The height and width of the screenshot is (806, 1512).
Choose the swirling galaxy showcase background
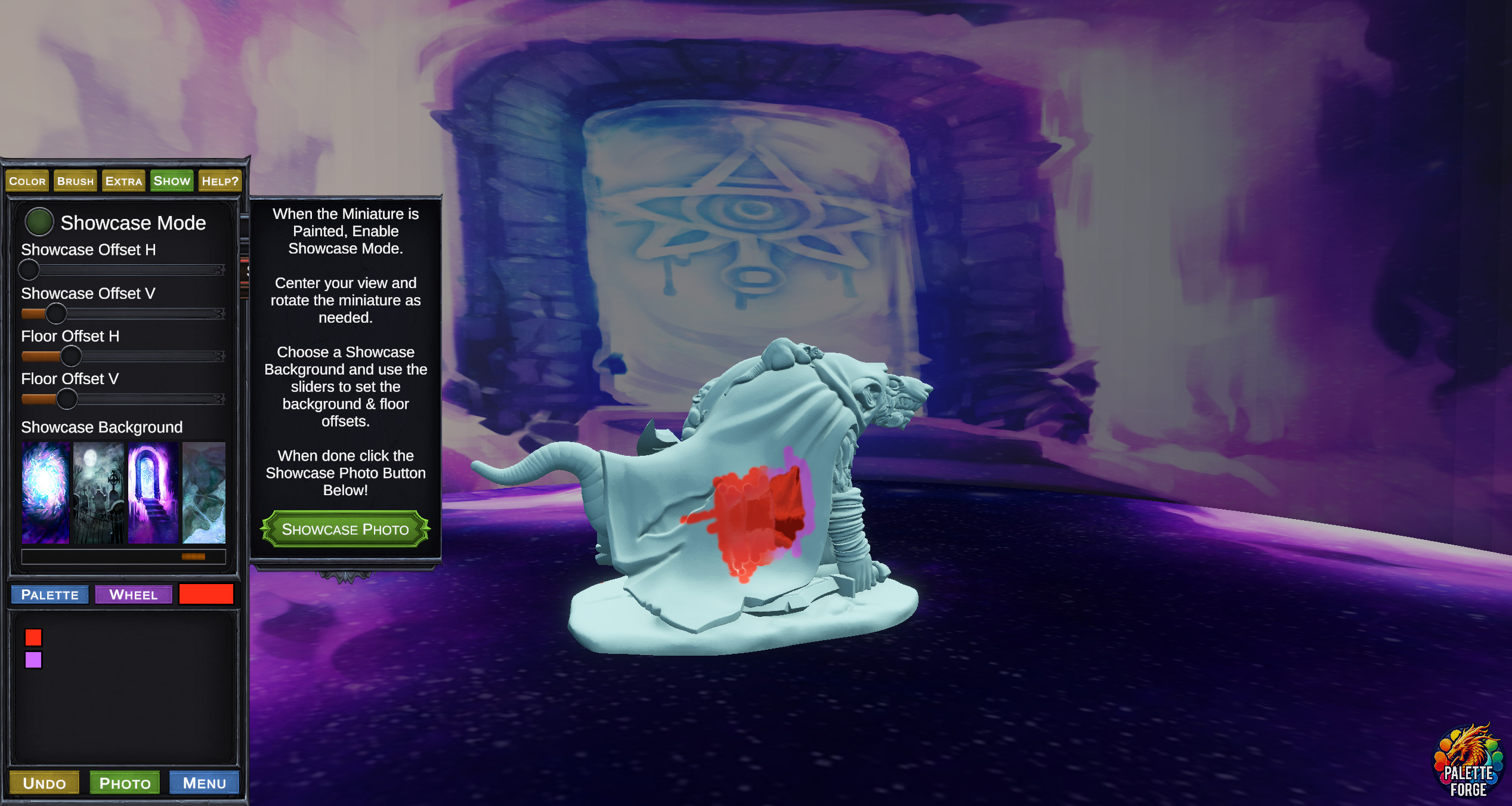click(45, 492)
